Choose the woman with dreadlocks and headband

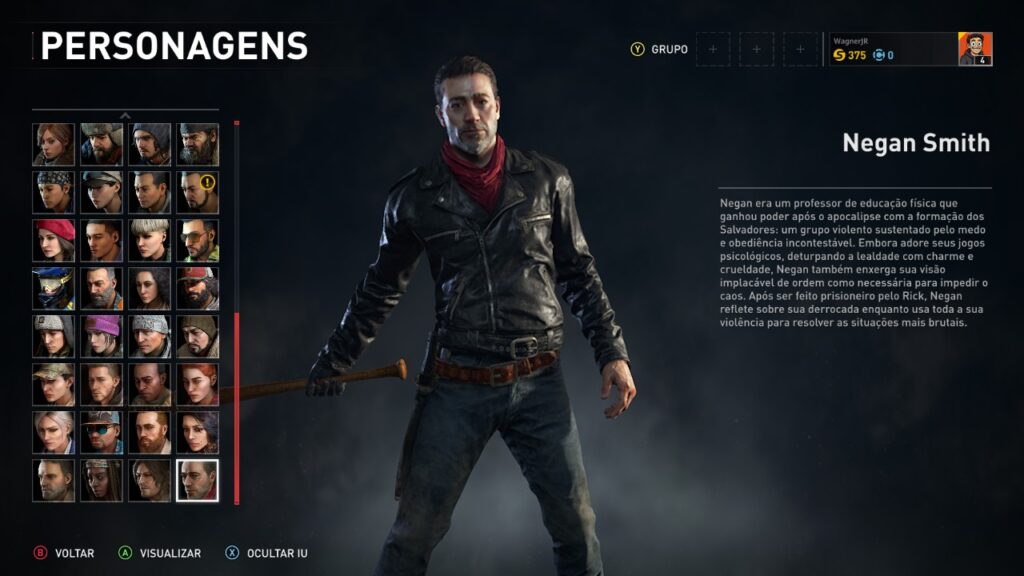(101, 480)
